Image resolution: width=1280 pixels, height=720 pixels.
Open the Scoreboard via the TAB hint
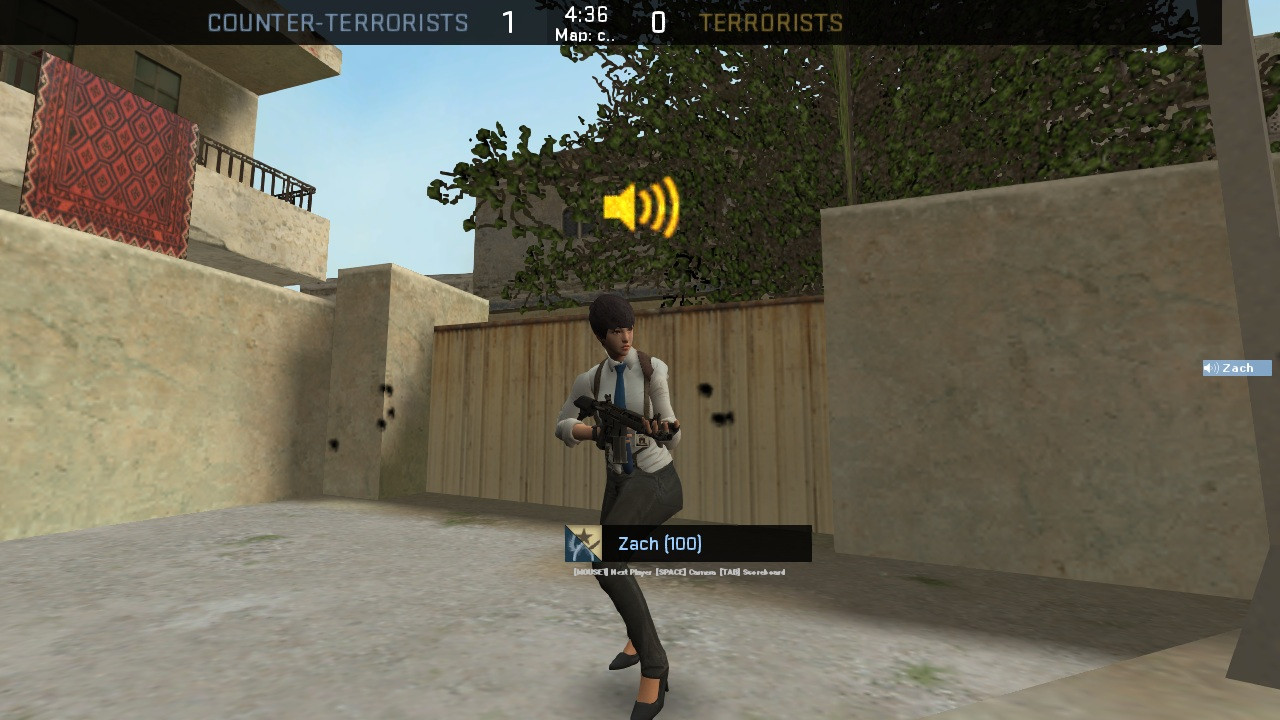pyautogui.click(x=752, y=571)
